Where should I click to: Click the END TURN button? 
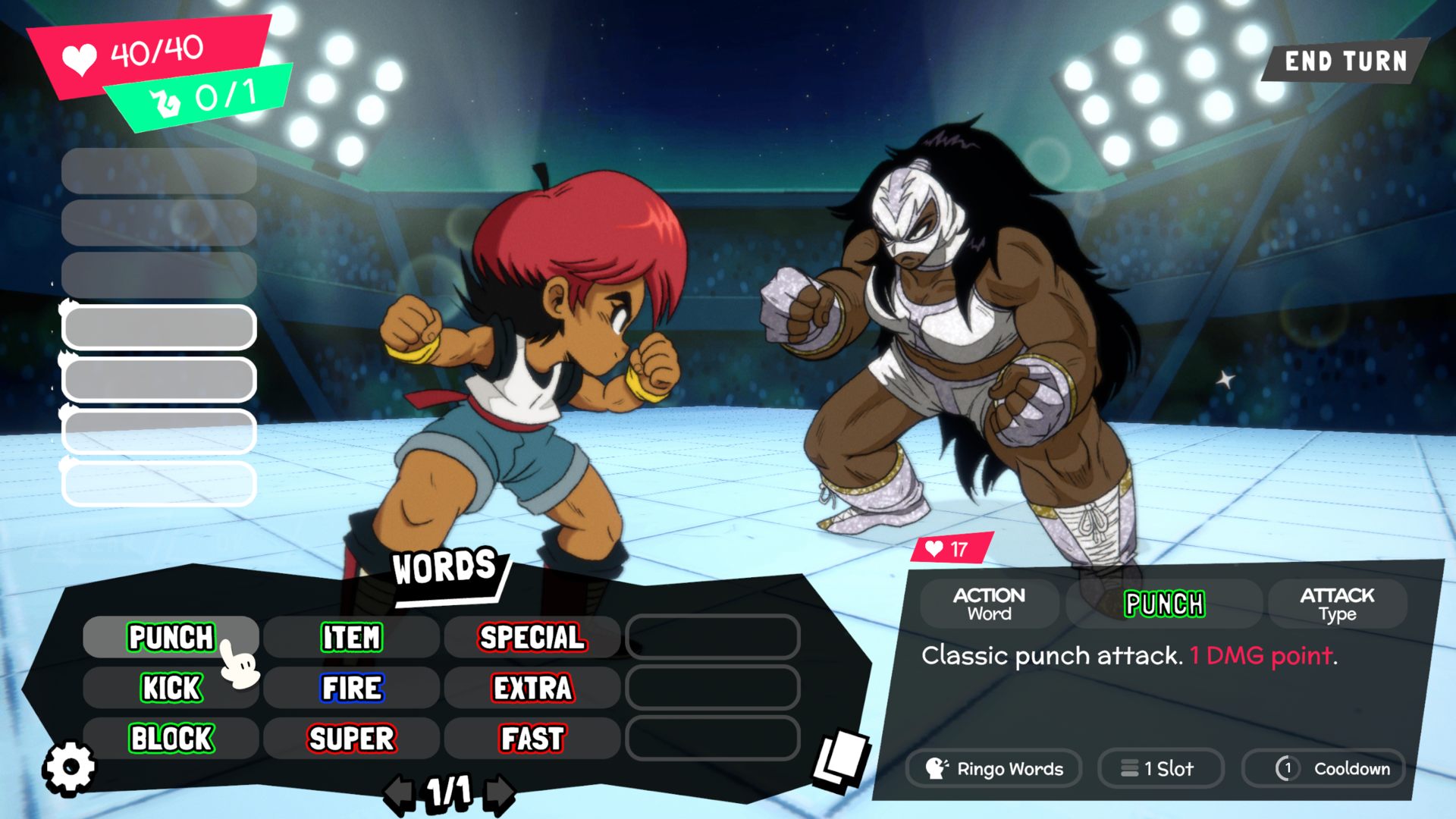tap(1345, 61)
